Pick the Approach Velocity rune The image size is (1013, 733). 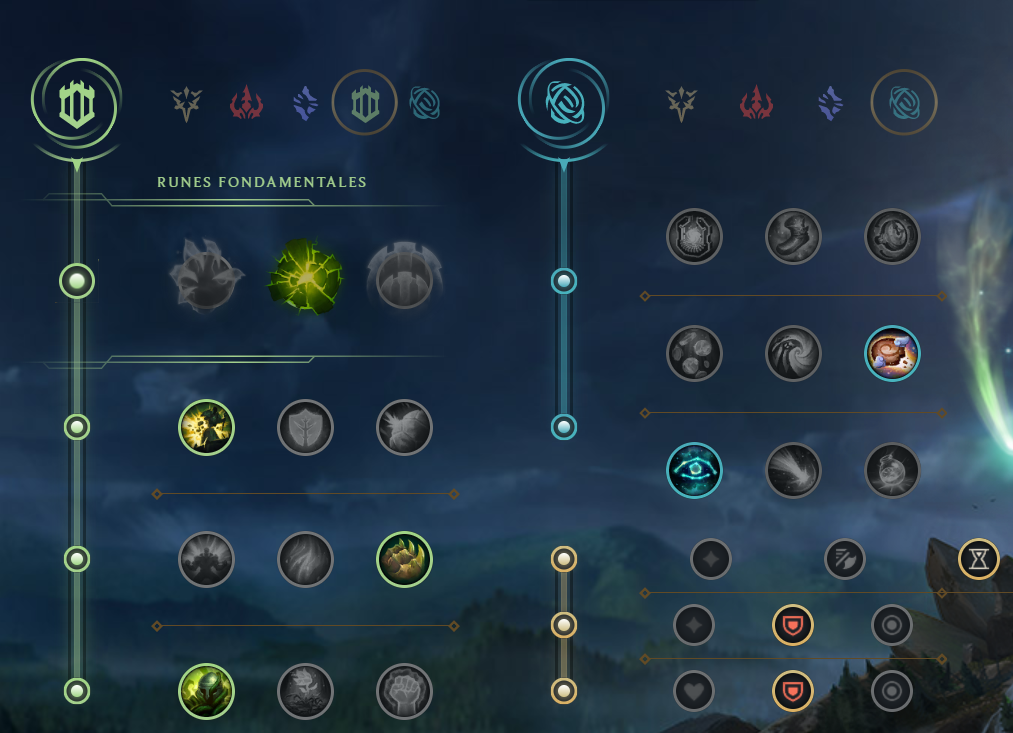coord(793,470)
